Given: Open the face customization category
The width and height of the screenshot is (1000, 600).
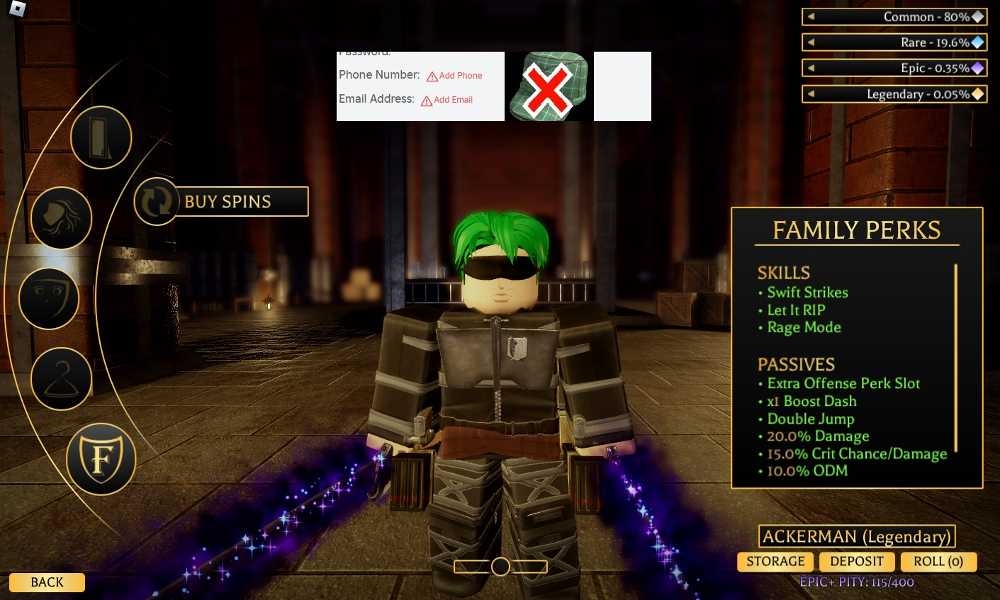Looking at the screenshot, I should [x=49, y=299].
